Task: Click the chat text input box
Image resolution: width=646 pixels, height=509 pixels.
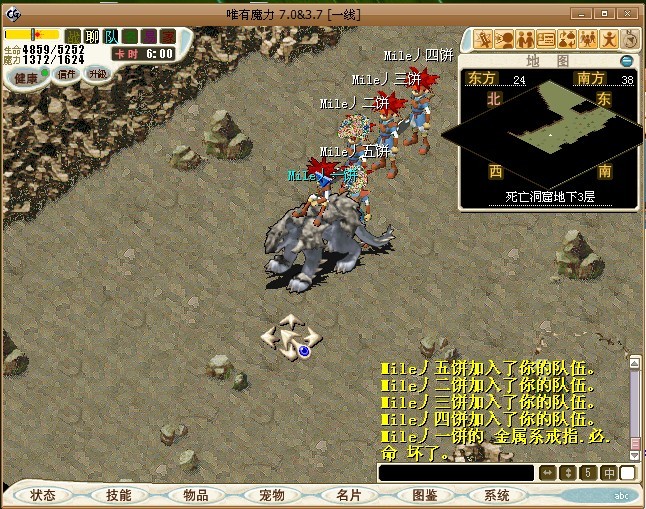Action: coord(456,473)
